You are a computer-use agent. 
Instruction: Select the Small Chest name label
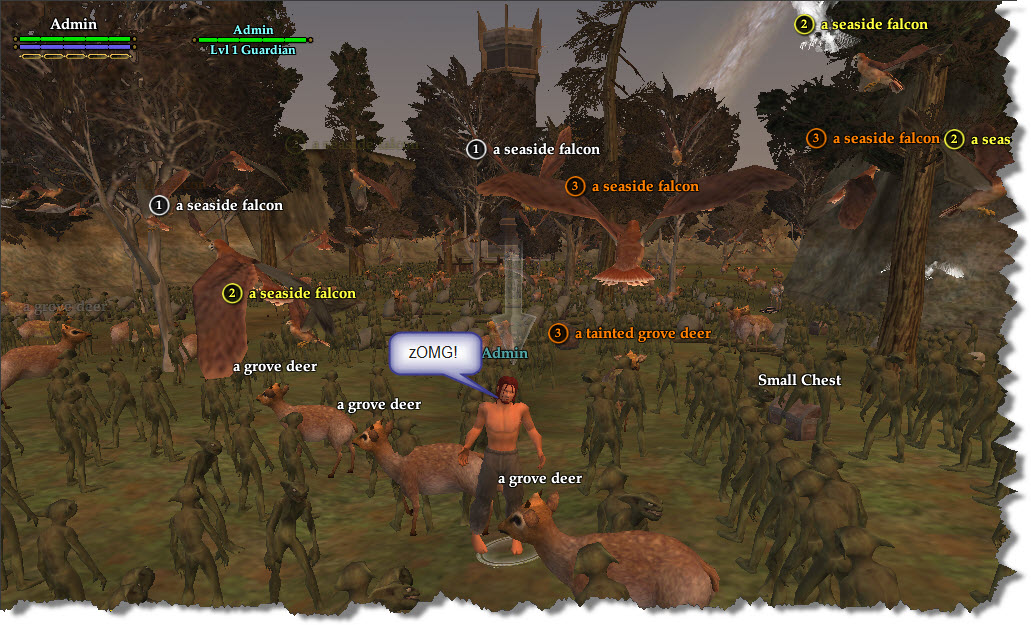point(799,380)
